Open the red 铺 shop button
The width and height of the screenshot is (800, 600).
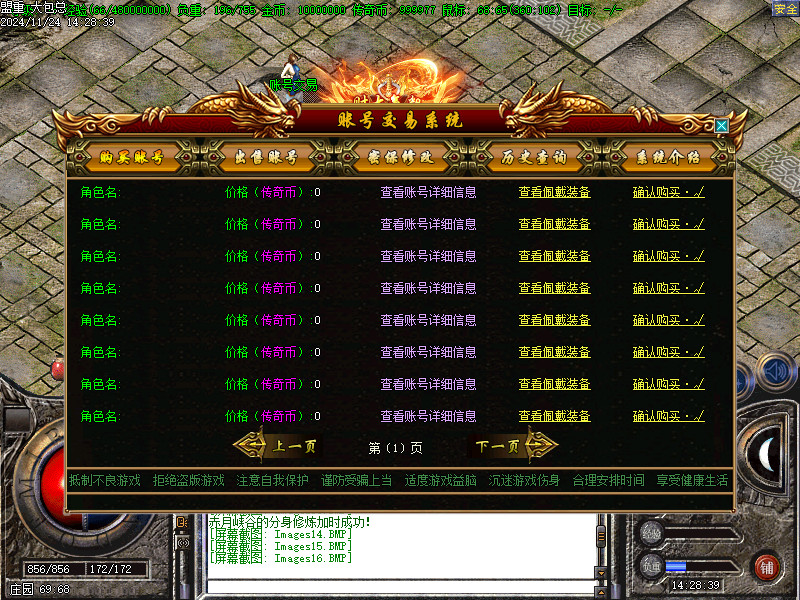(x=767, y=567)
